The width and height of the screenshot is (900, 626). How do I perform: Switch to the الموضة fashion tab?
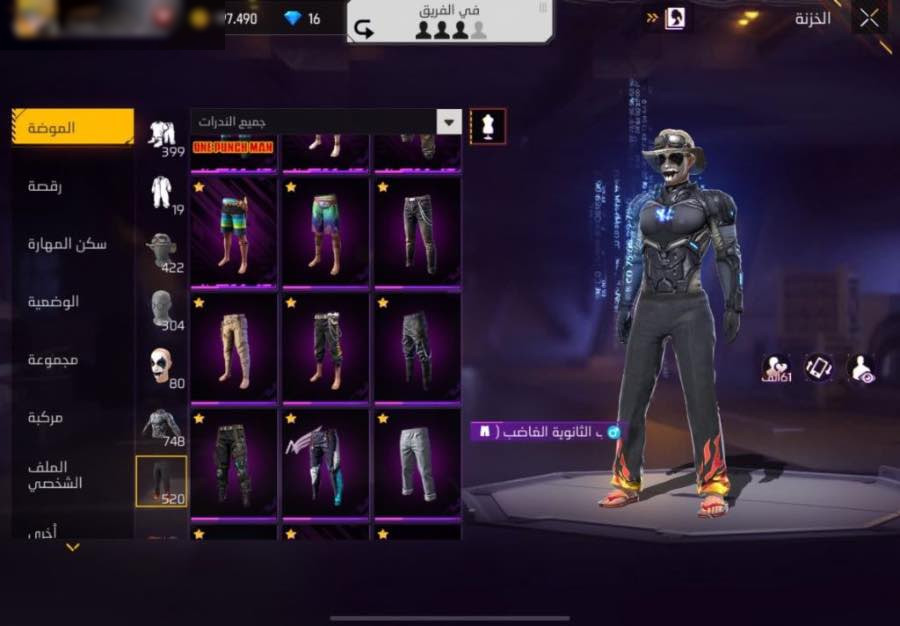73,128
